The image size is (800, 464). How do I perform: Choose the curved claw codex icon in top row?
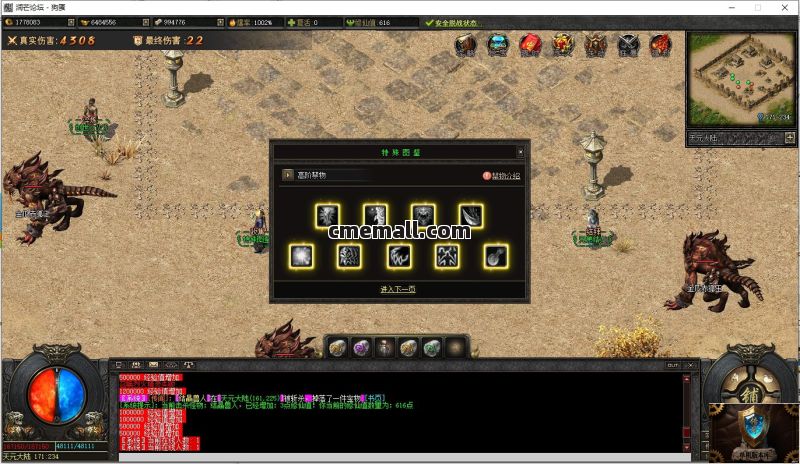coord(471,215)
